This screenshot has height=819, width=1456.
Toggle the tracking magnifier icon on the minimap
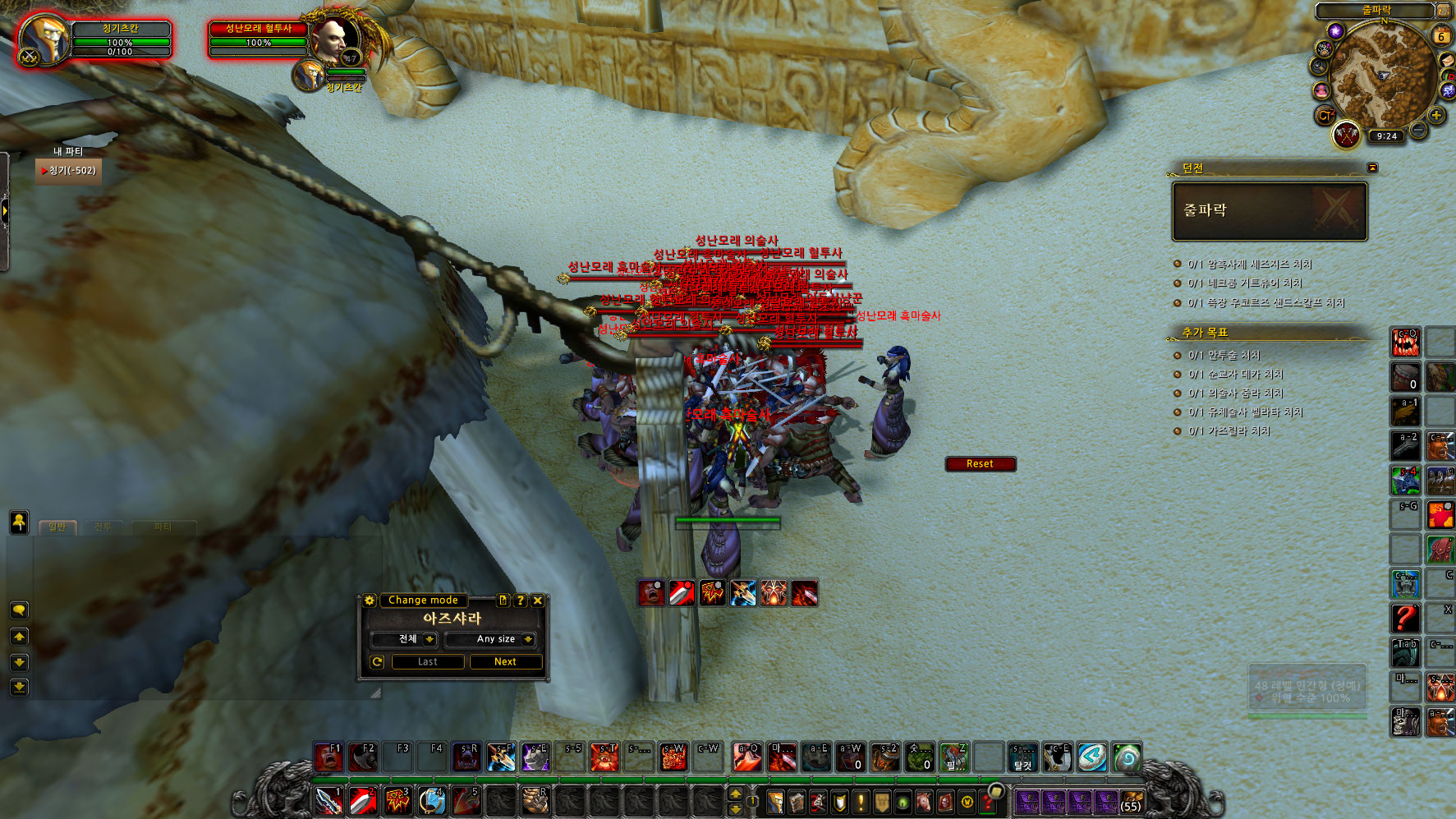(1318, 64)
